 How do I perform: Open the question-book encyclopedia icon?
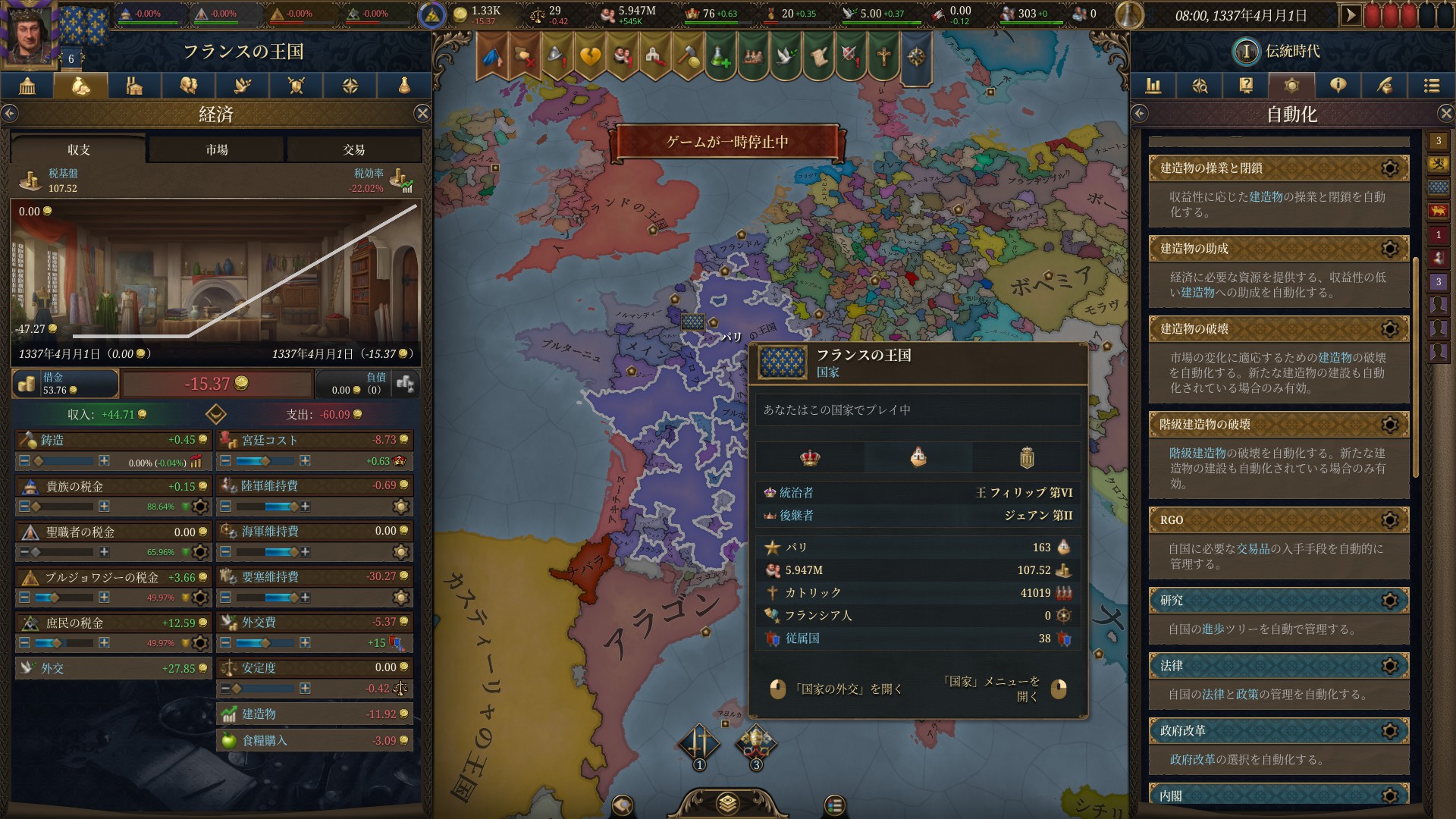(x=1245, y=86)
